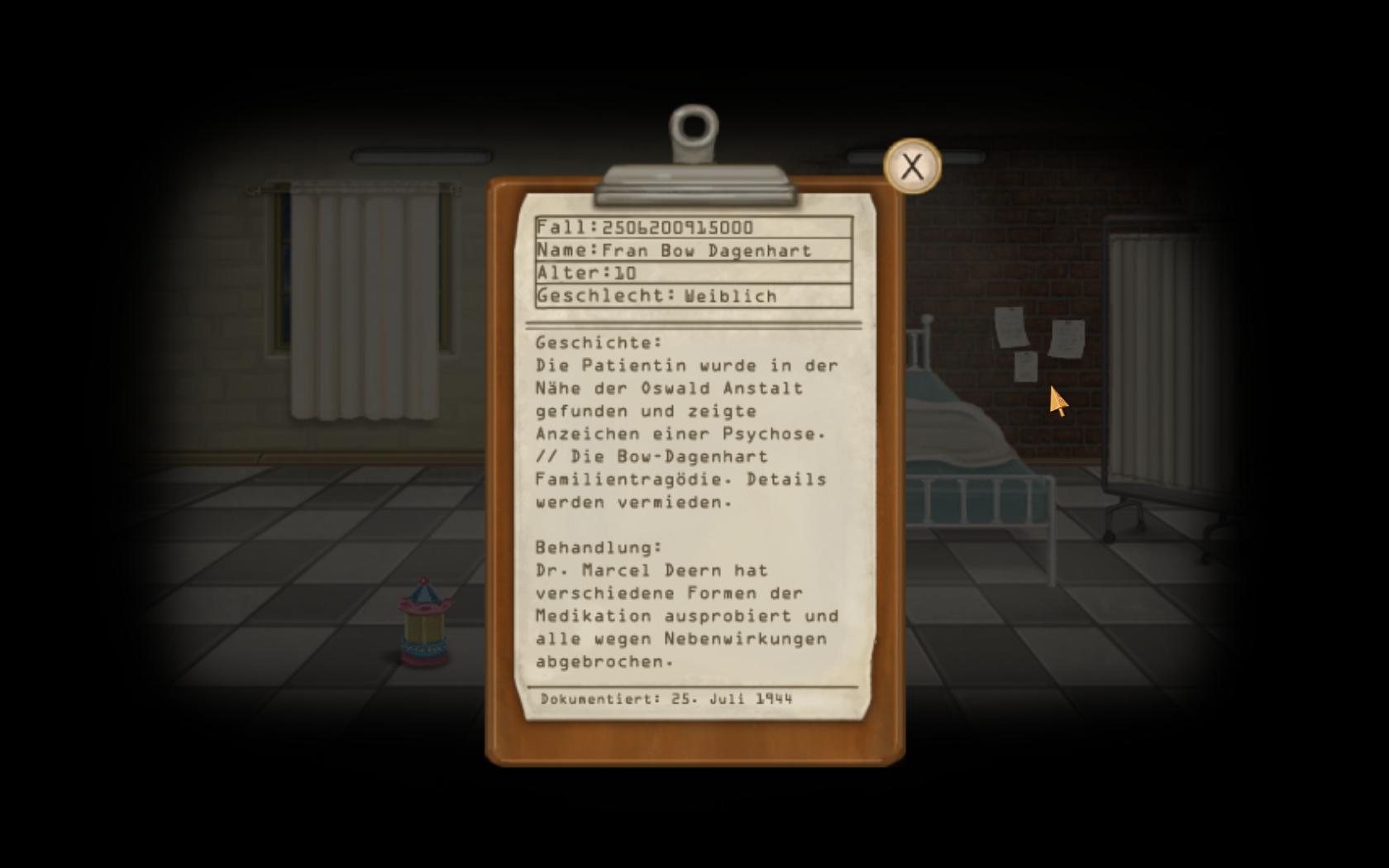Close the patient clipboard with the X button
This screenshot has height=868, width=1389.
pyautogui.click(x=912, y=166)
